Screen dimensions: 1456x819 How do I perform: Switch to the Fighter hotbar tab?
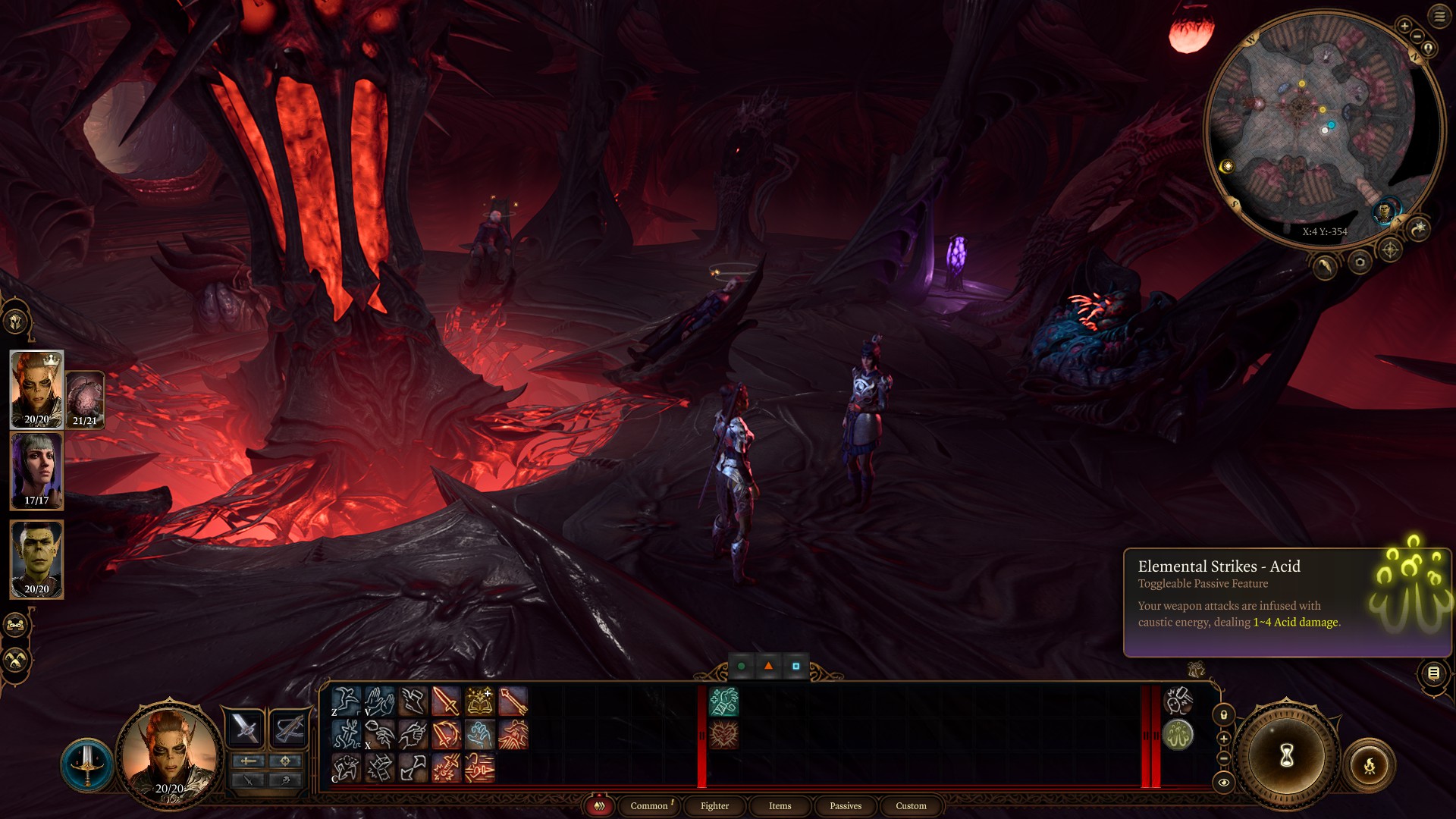(714, 805)
